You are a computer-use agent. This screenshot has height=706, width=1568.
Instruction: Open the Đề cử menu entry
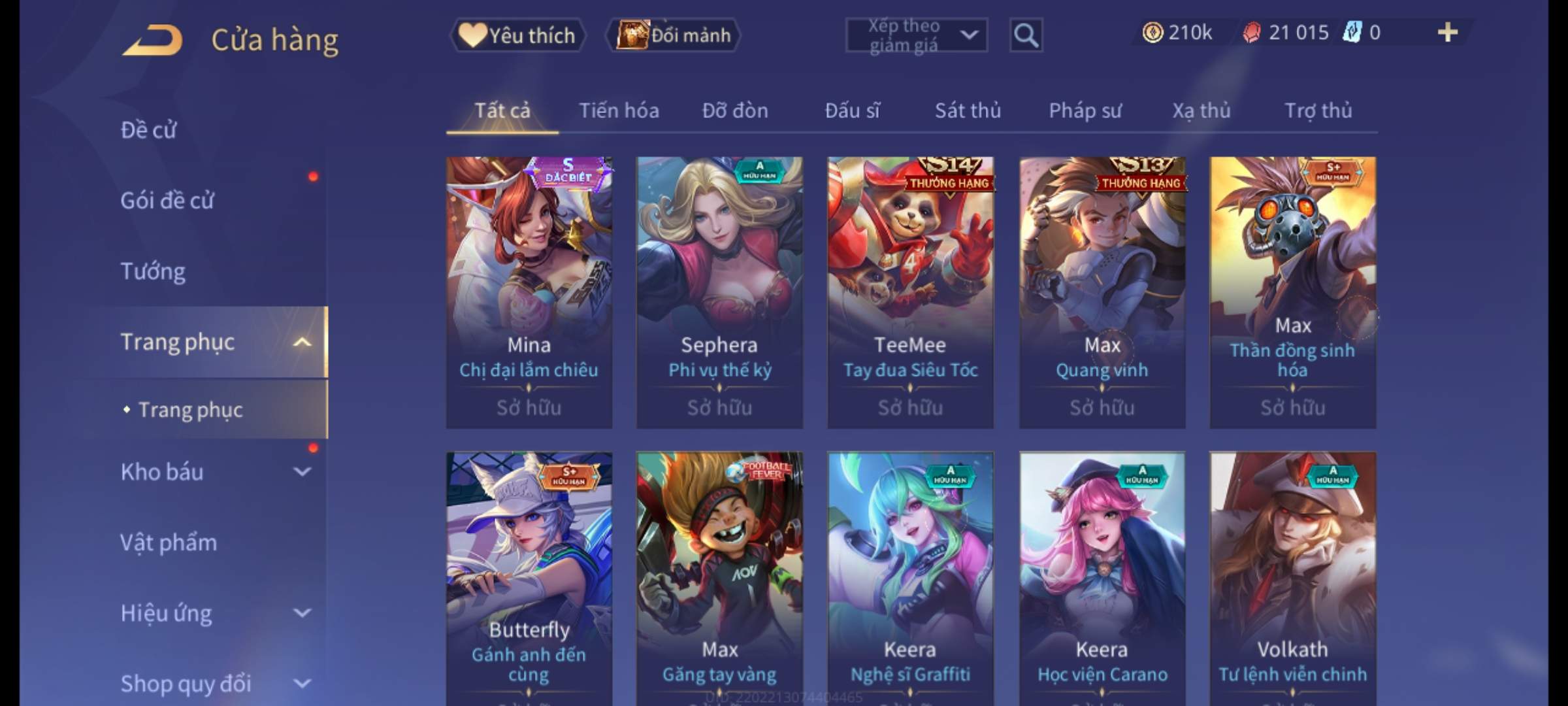[x=149, y=130]
